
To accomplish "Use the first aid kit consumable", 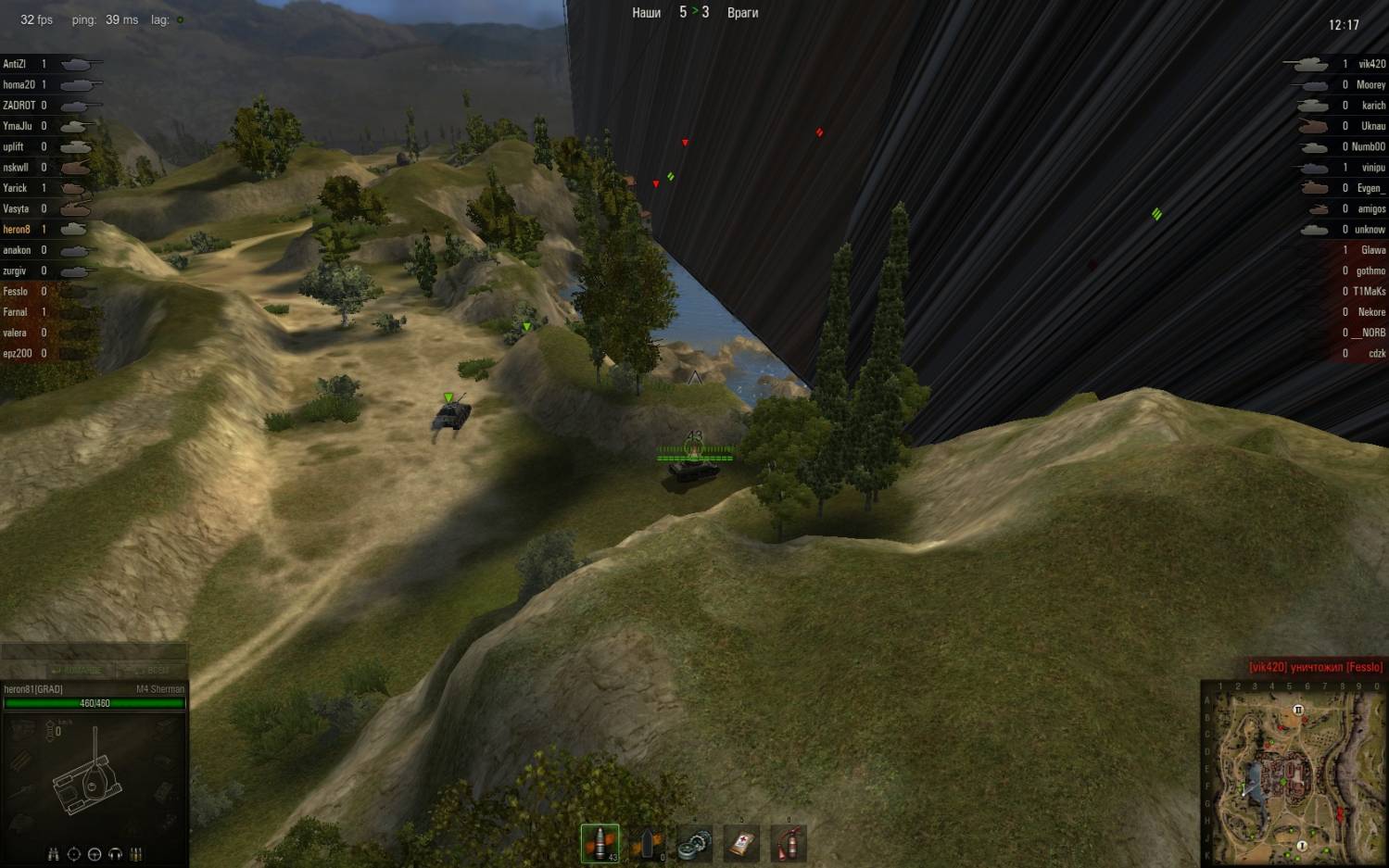I will [741, 843].
